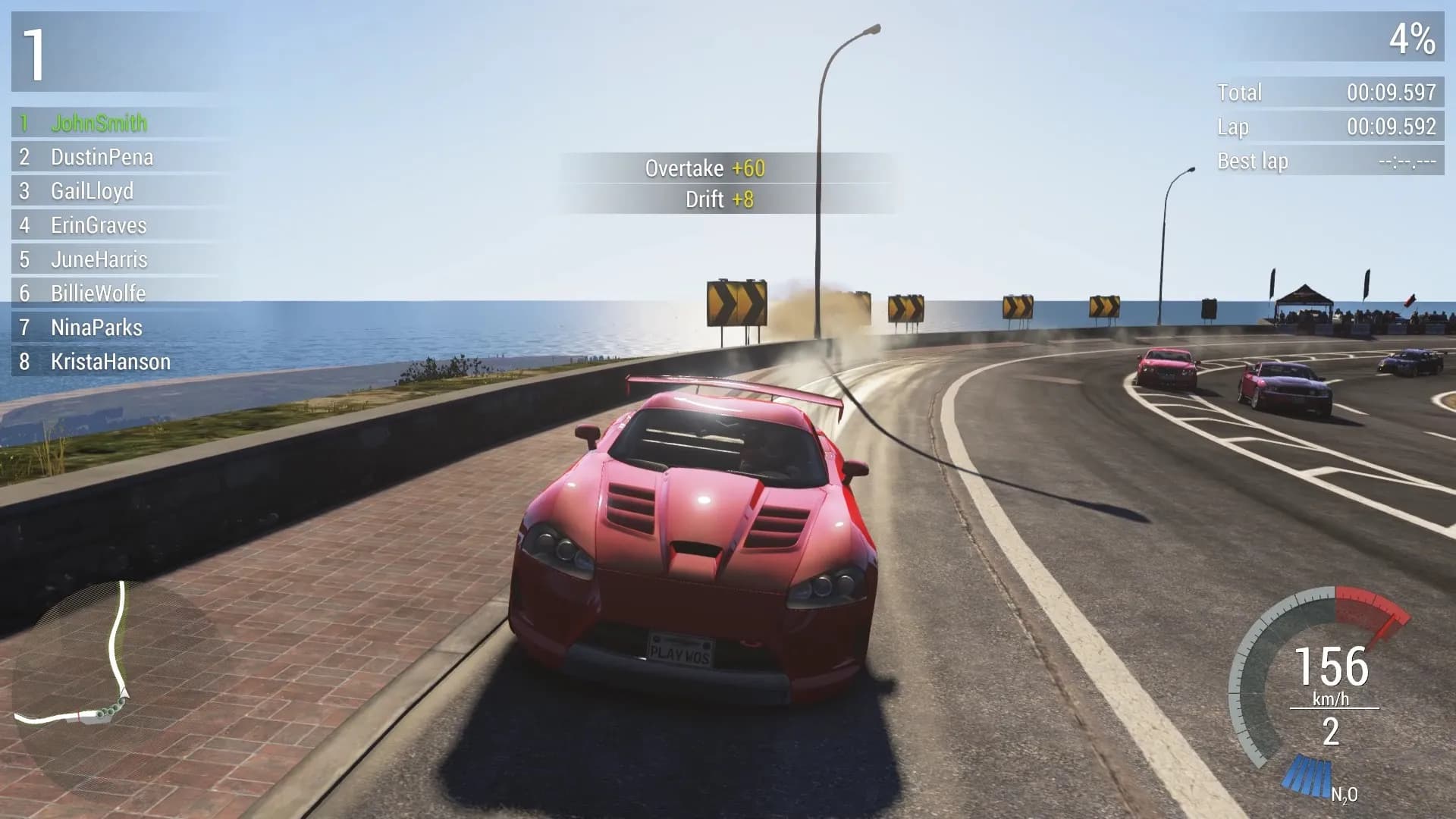Select JohnSmith in the leaderboard
This screenshot has height=819, width=1456.
coord(99,123)
